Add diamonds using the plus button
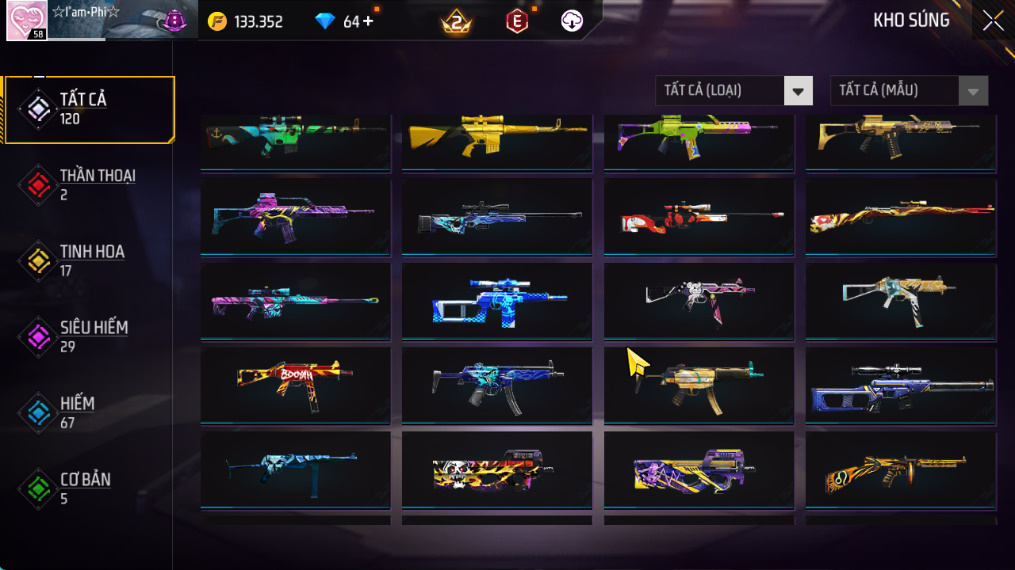The height and width of the screenshot is (570, 1015). pos(368,21)
